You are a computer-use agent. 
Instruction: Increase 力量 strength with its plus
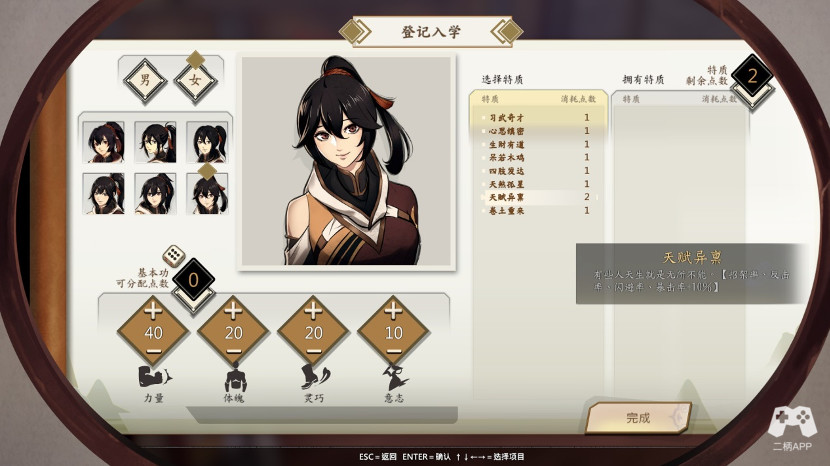coord(153,310)
